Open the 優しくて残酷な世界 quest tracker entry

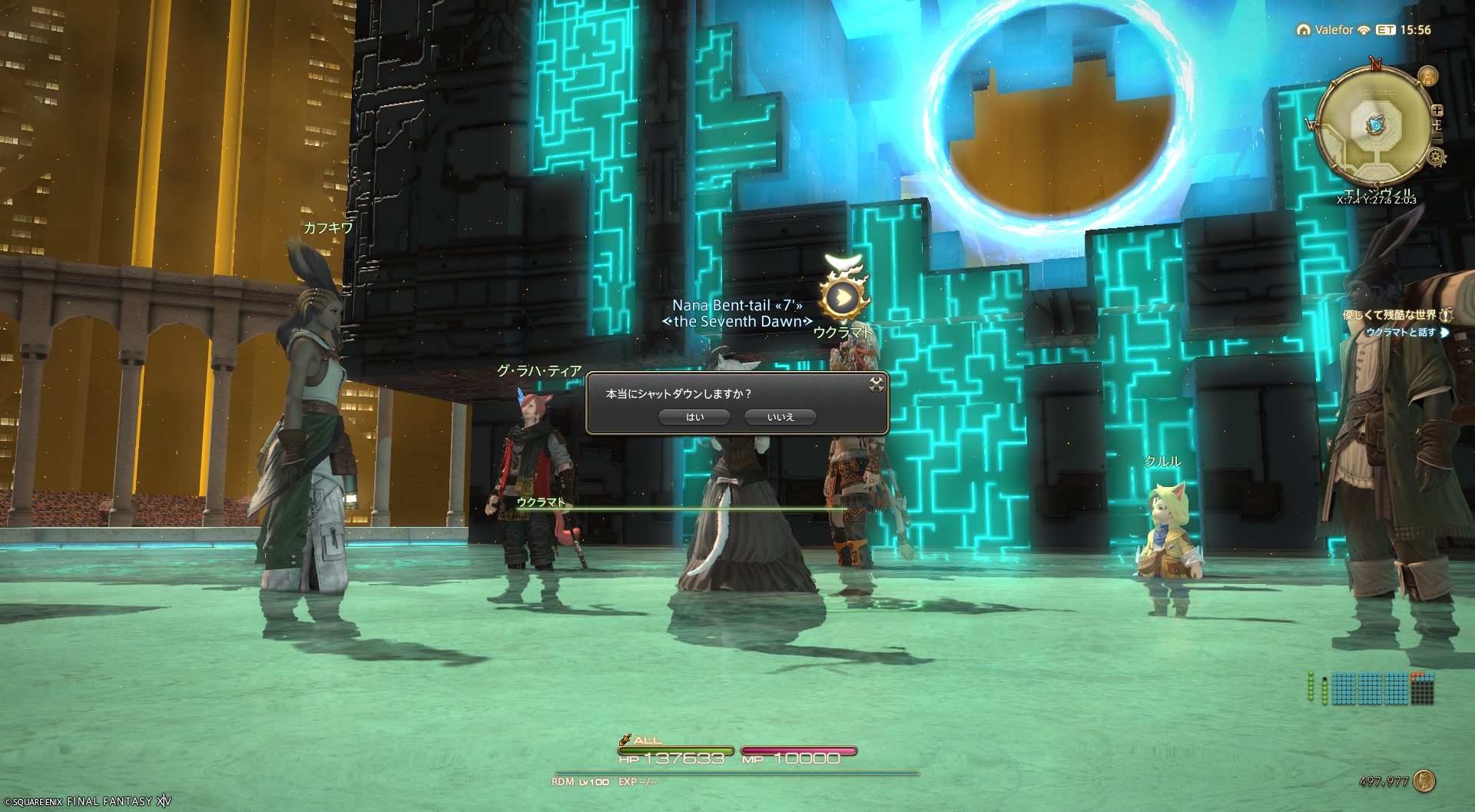coord(1389,315)
